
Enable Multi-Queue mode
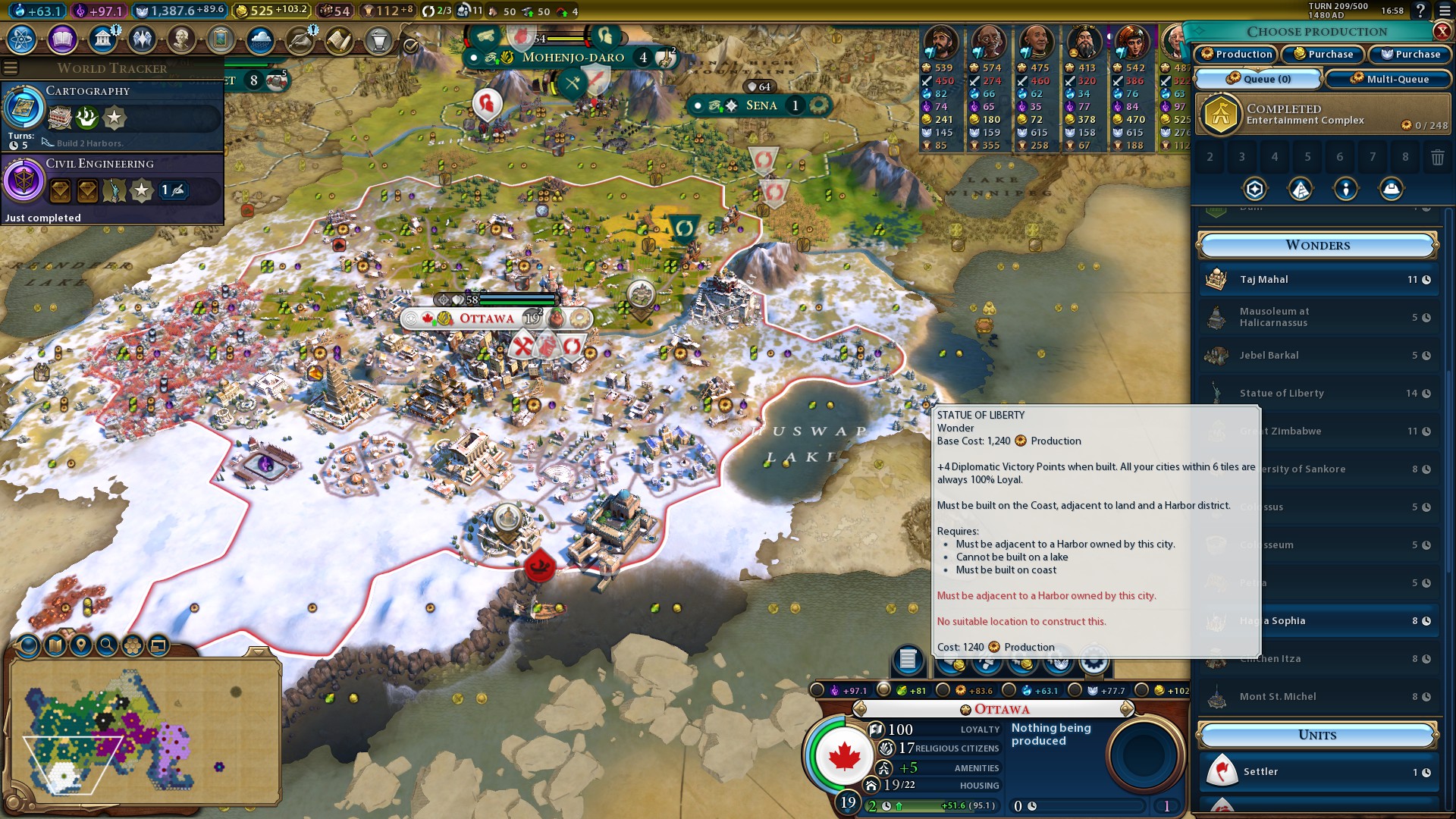point(1389,79)
